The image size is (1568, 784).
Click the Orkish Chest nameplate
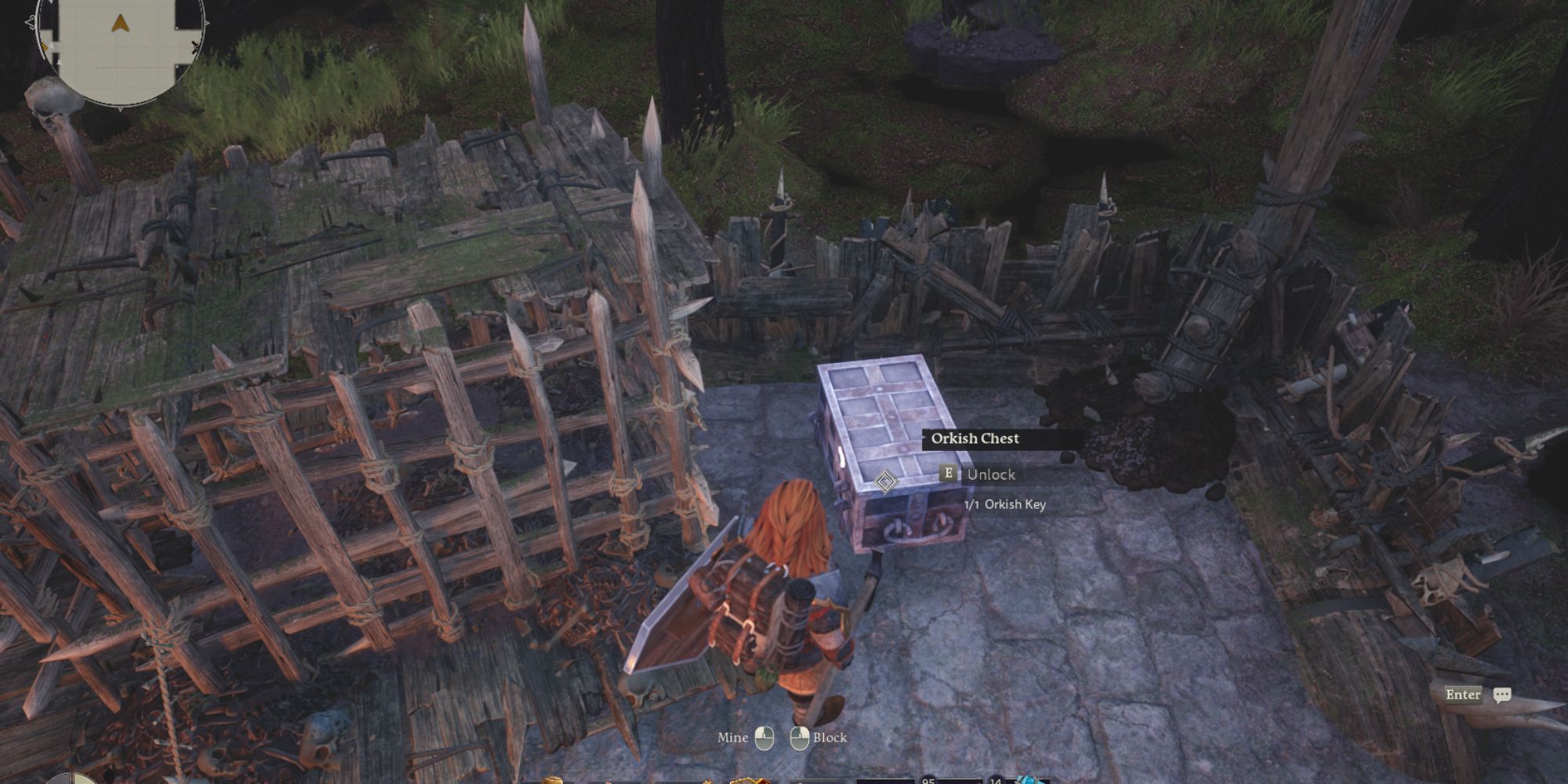click(976, 439)
